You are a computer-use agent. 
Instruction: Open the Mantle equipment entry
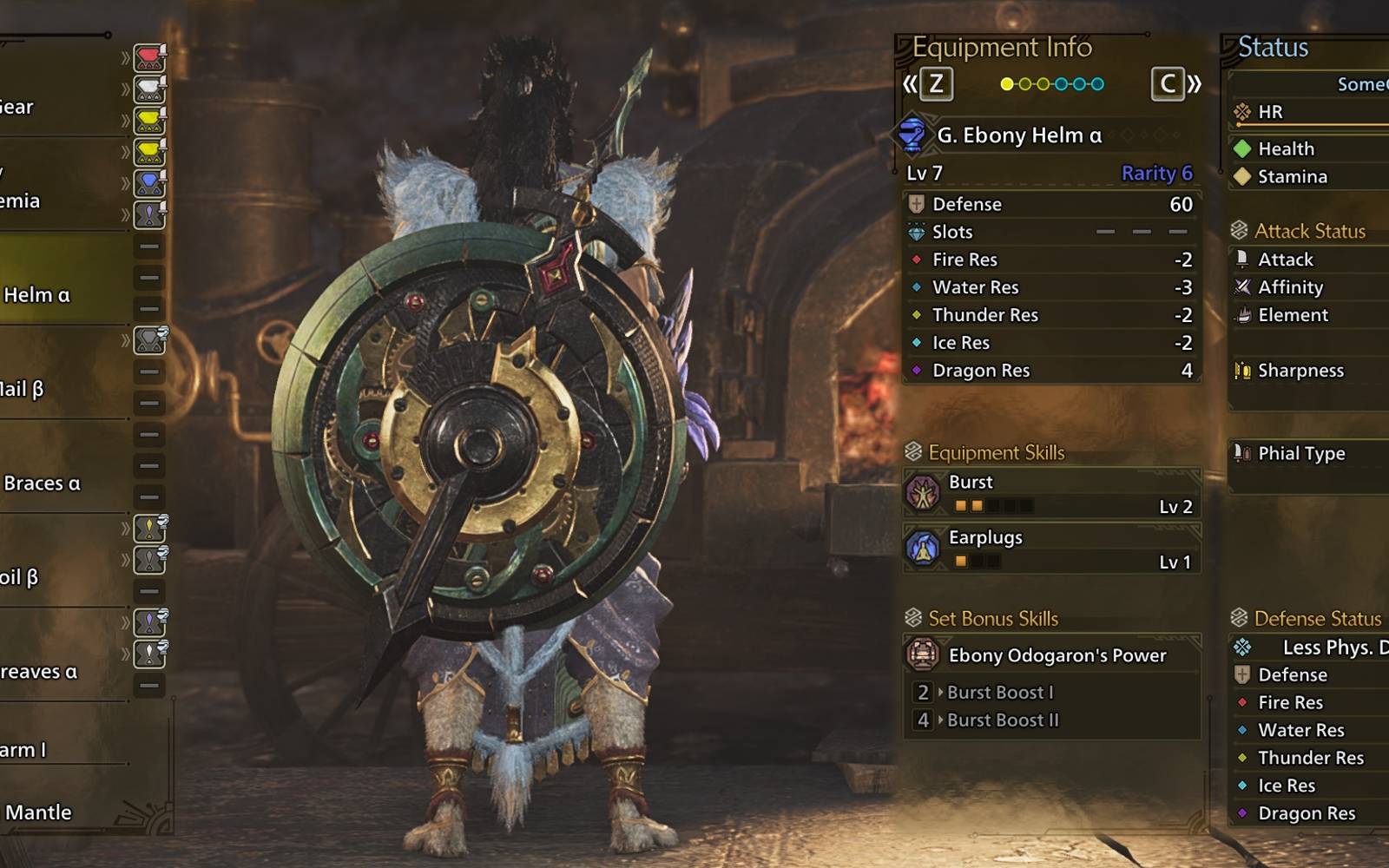point(39,812)
